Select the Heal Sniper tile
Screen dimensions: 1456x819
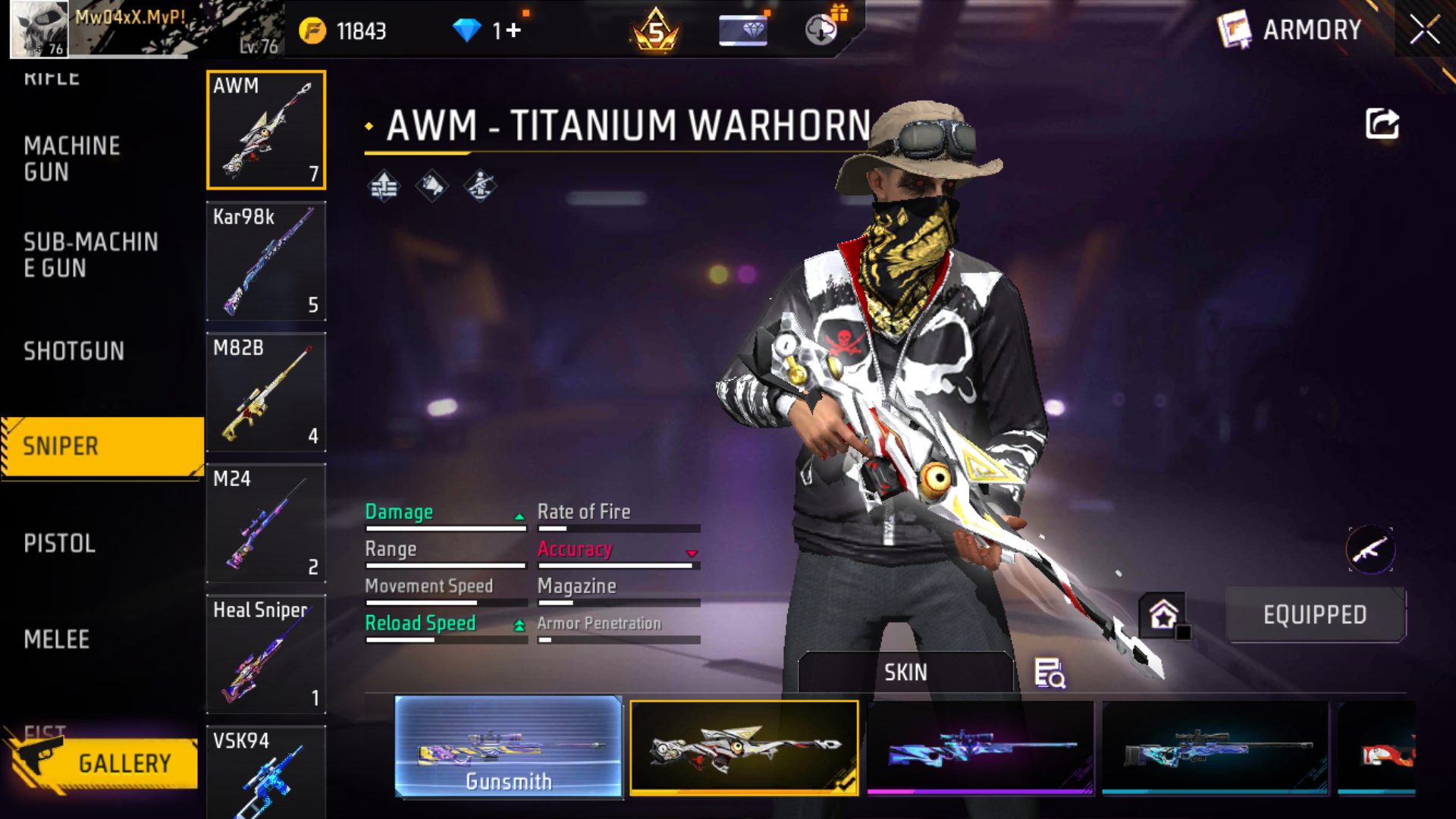coord(266,654)
